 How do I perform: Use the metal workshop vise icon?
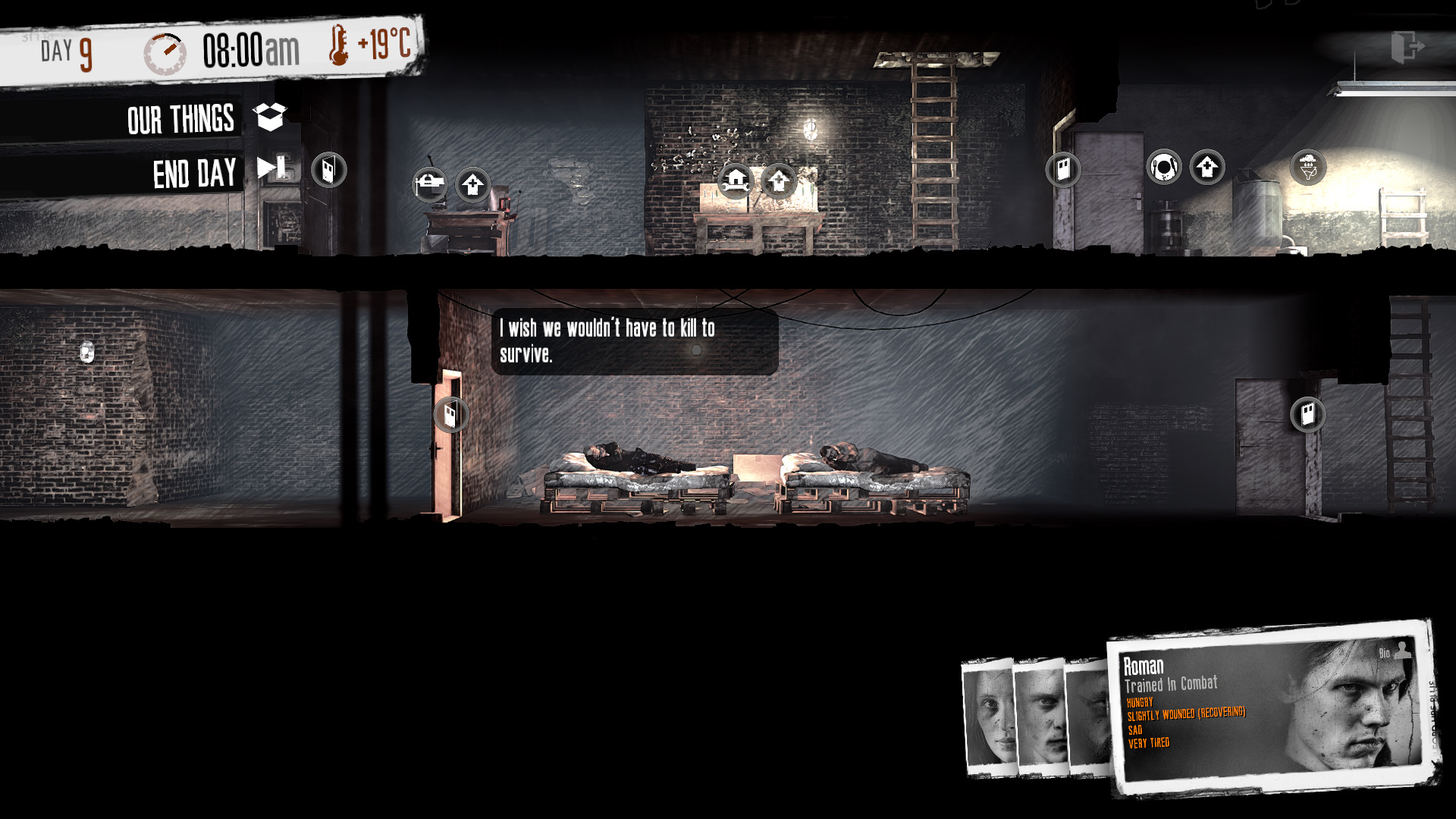click(429, 183)
